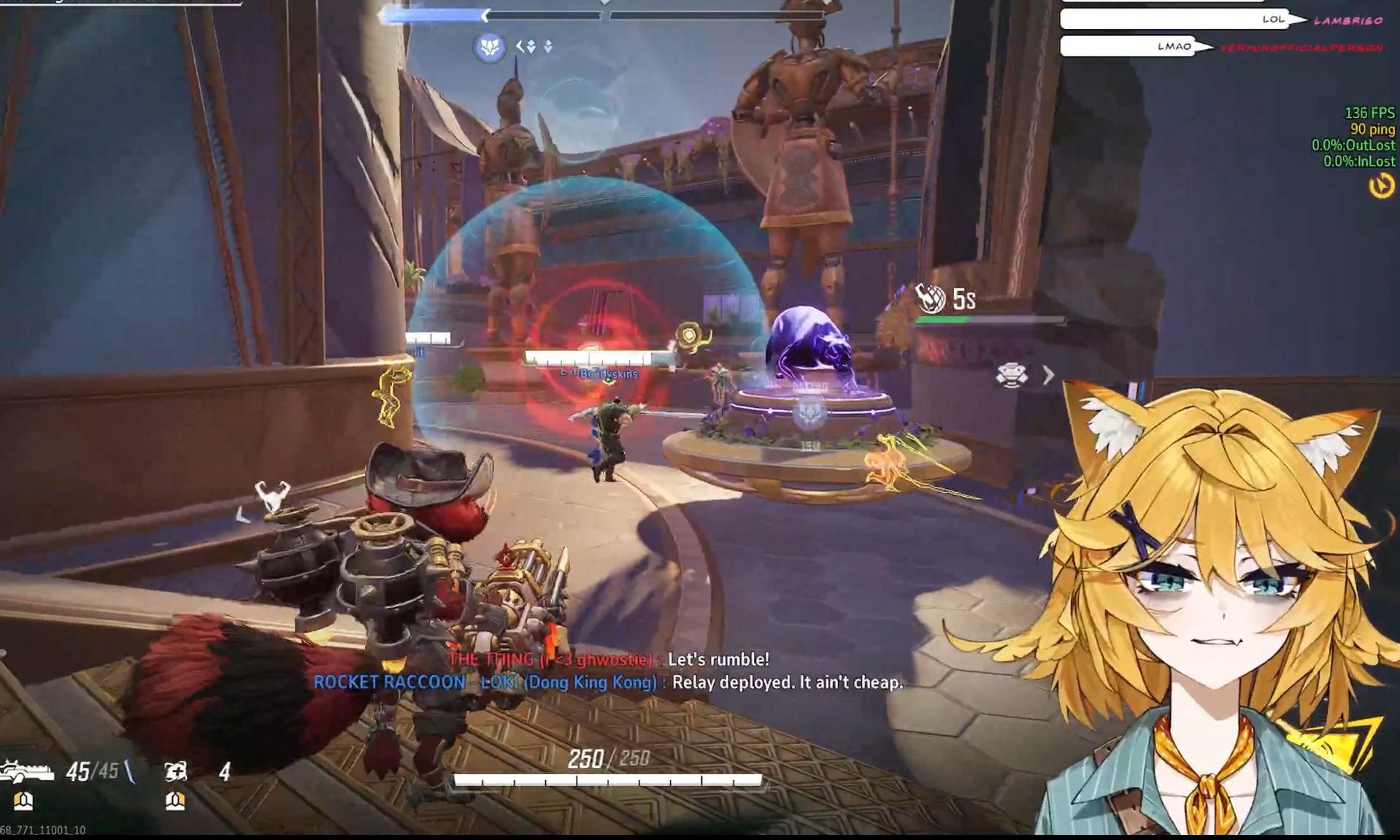Click the minigun weapon icon
The image size is (1400, 840).
coord(26,771)
